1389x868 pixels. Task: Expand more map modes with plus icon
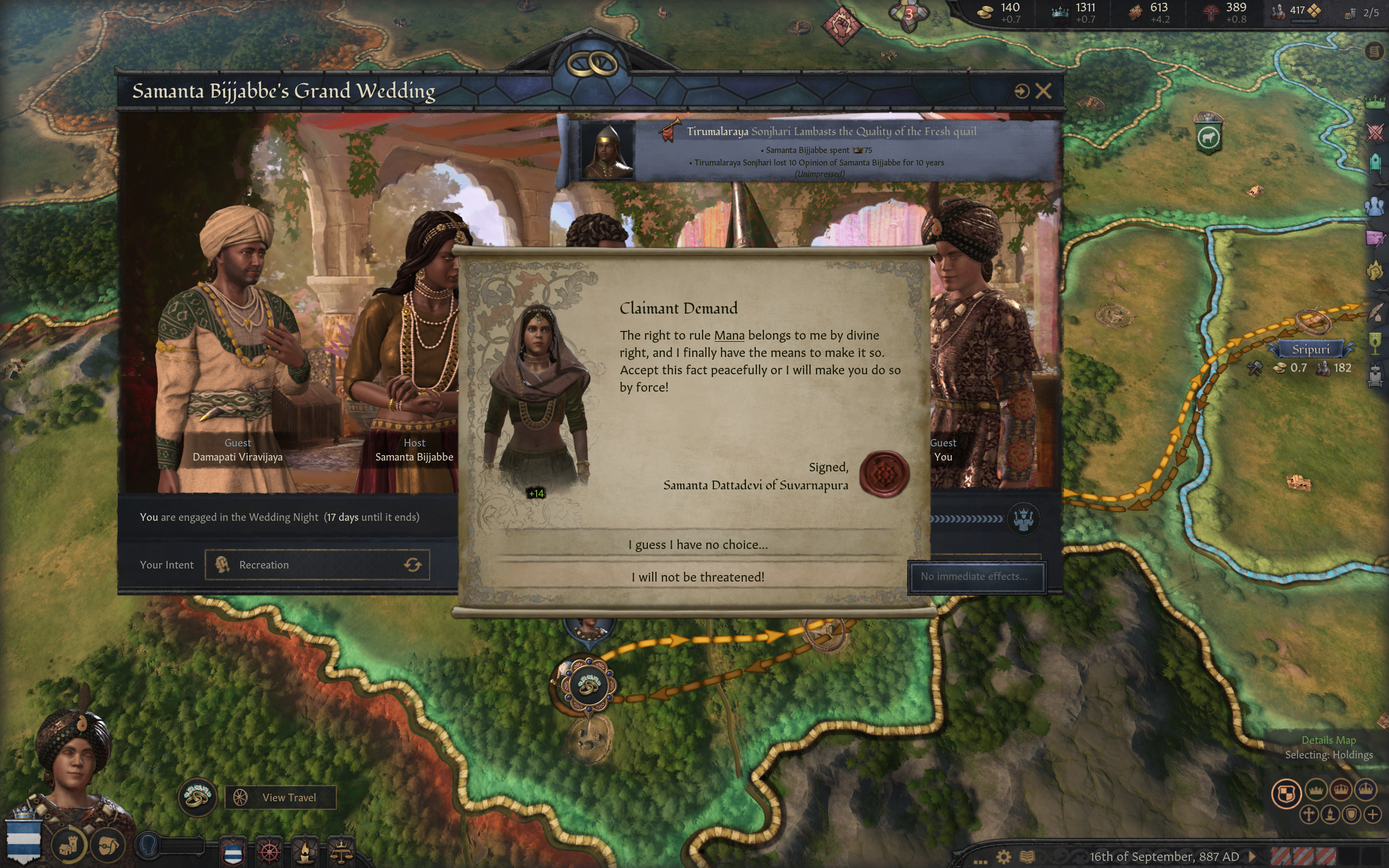tap(1372, 815)
